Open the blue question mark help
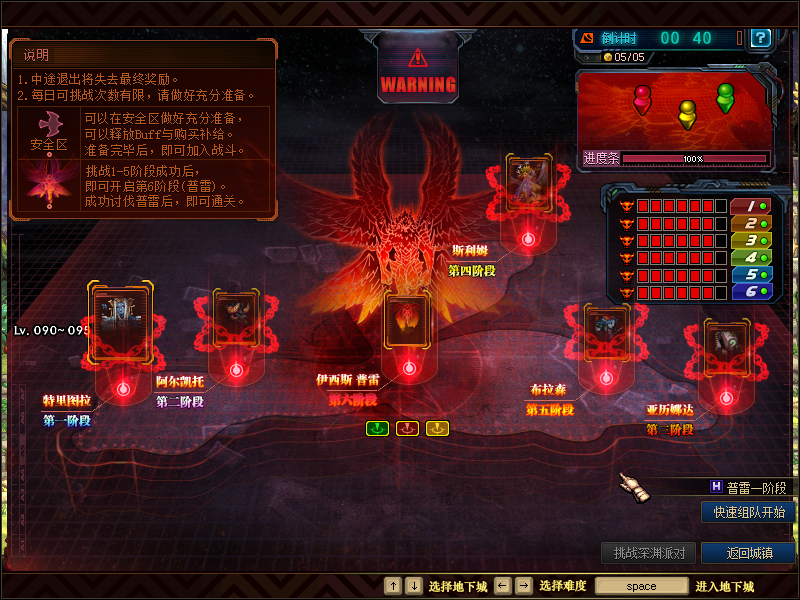This screenshot has width=800, height=600. tap(761, 38)
